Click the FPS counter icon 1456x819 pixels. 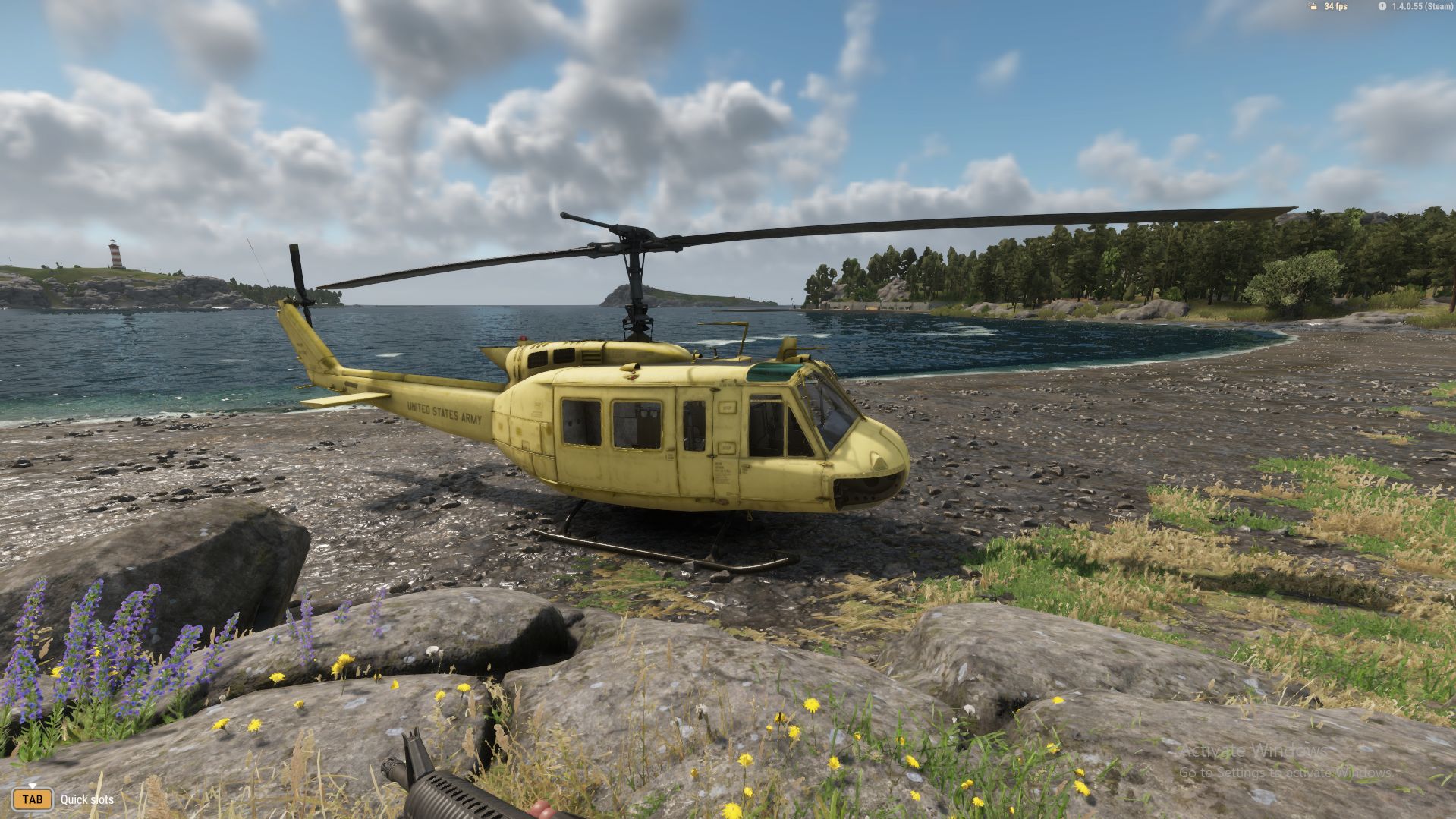[x=1313, y=6]
